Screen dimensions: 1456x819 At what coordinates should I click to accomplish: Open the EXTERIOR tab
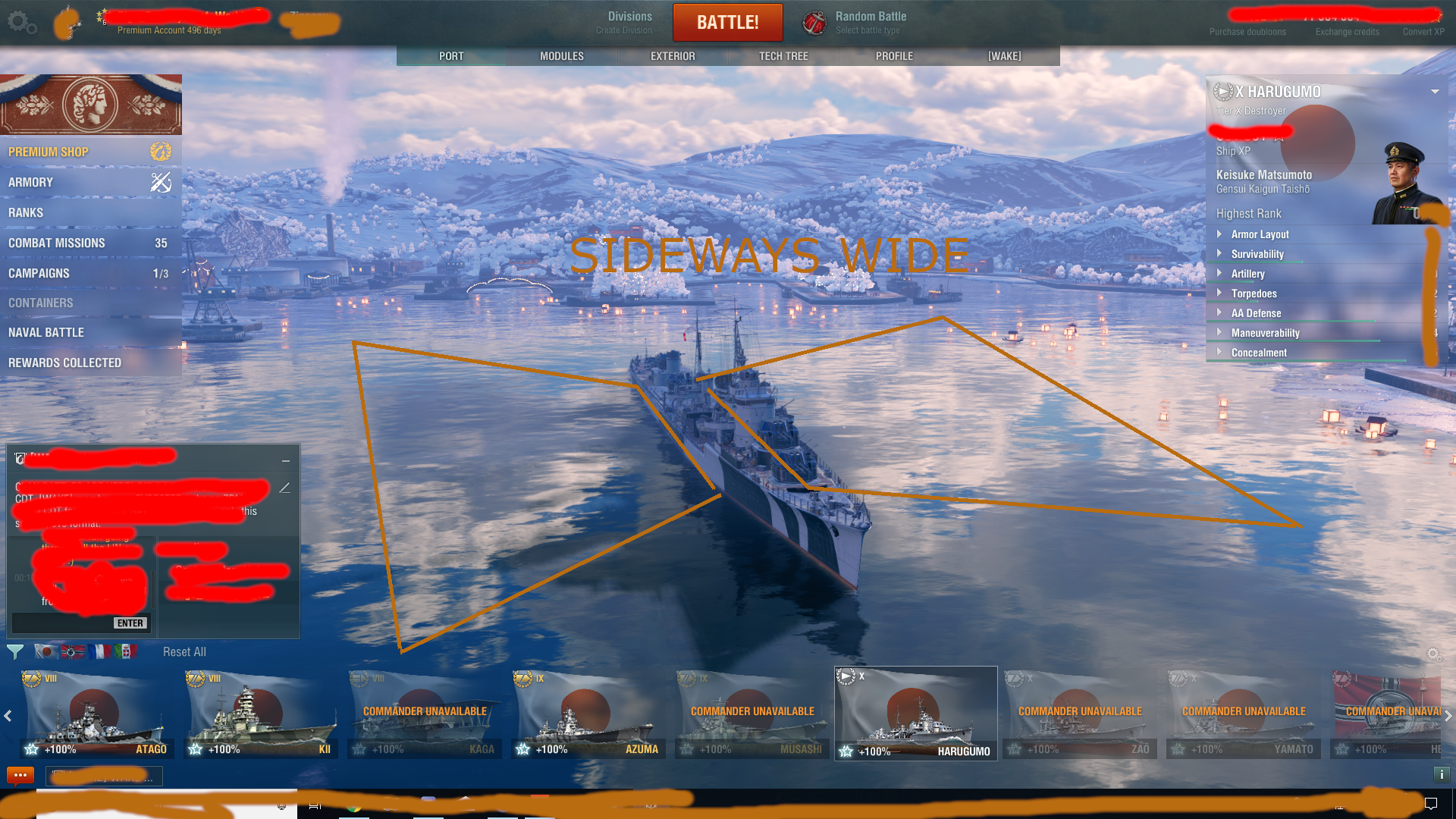(672, 56)
